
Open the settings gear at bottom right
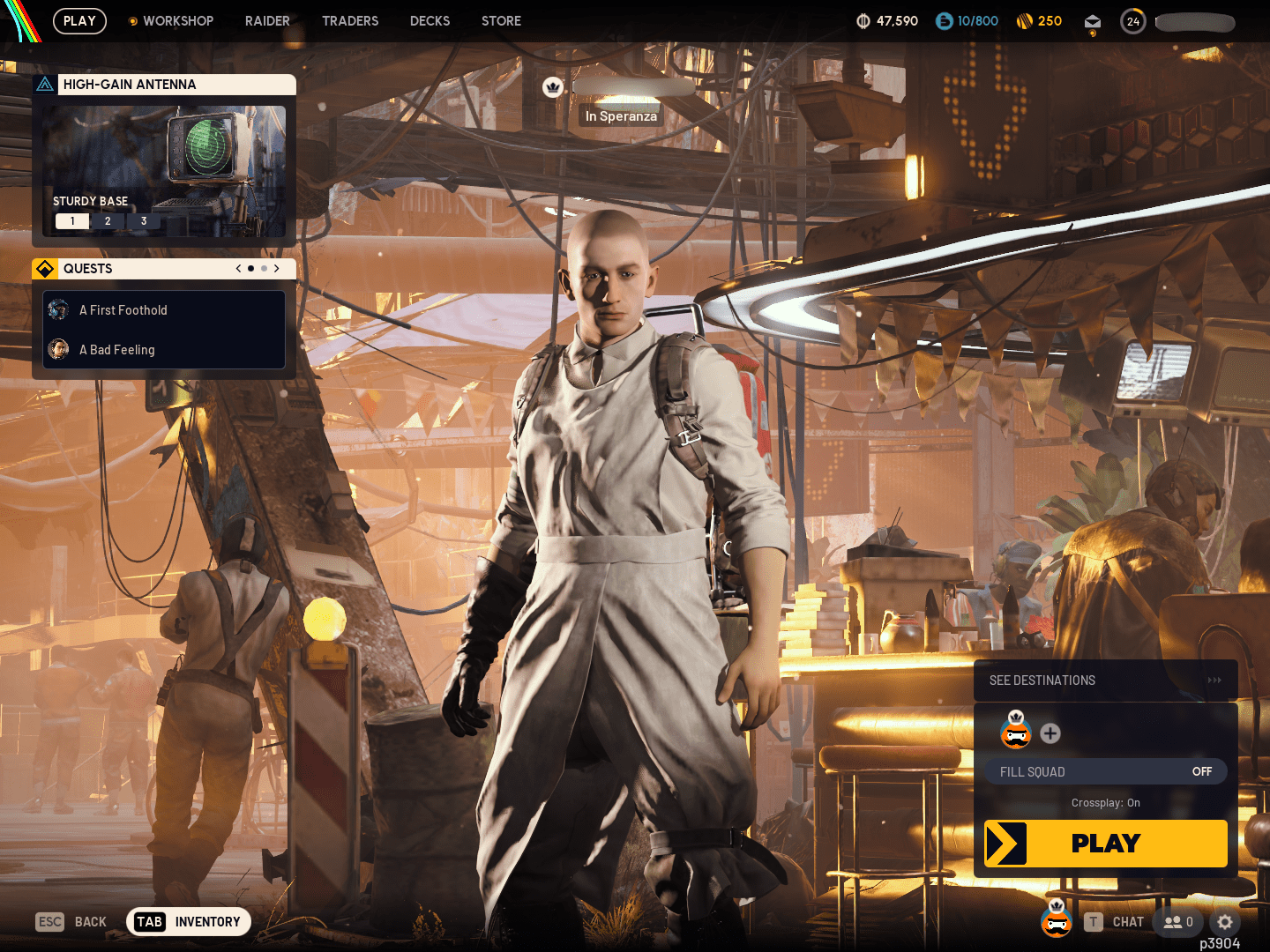1226,922
